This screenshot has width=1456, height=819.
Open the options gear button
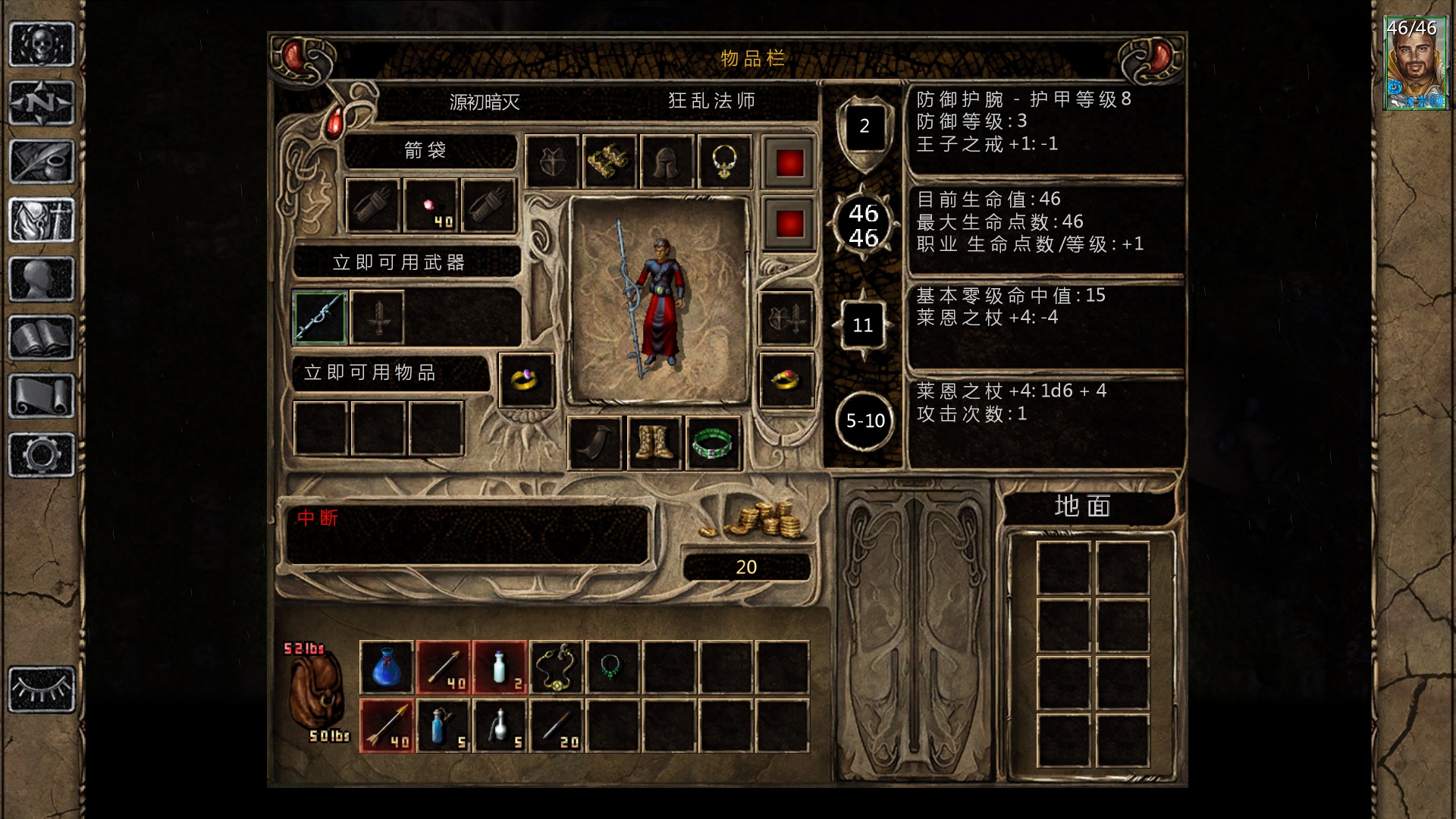[x=42, y=455]
